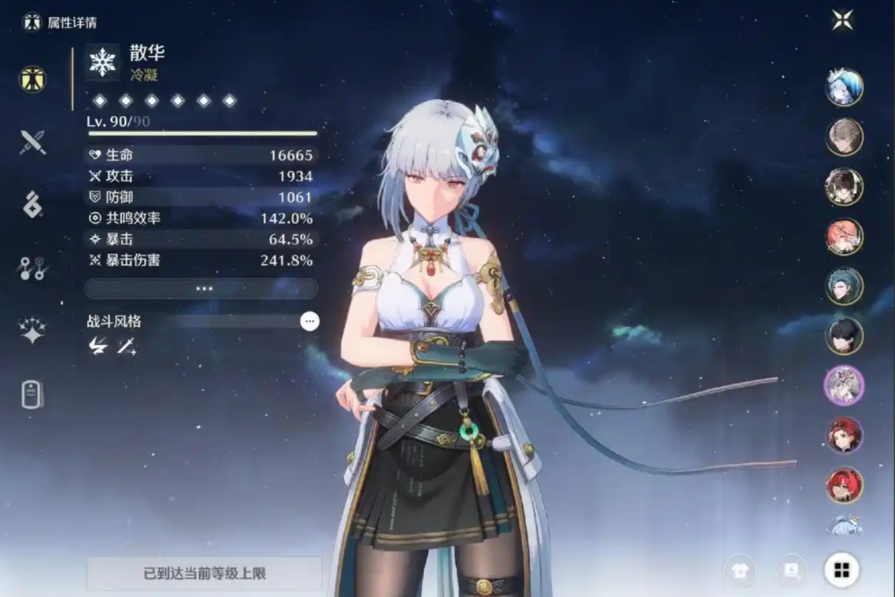The height and width of the screenshot is (597, 895).
Task: Open the skill tree nodes tab
Action: coord(33,268)
